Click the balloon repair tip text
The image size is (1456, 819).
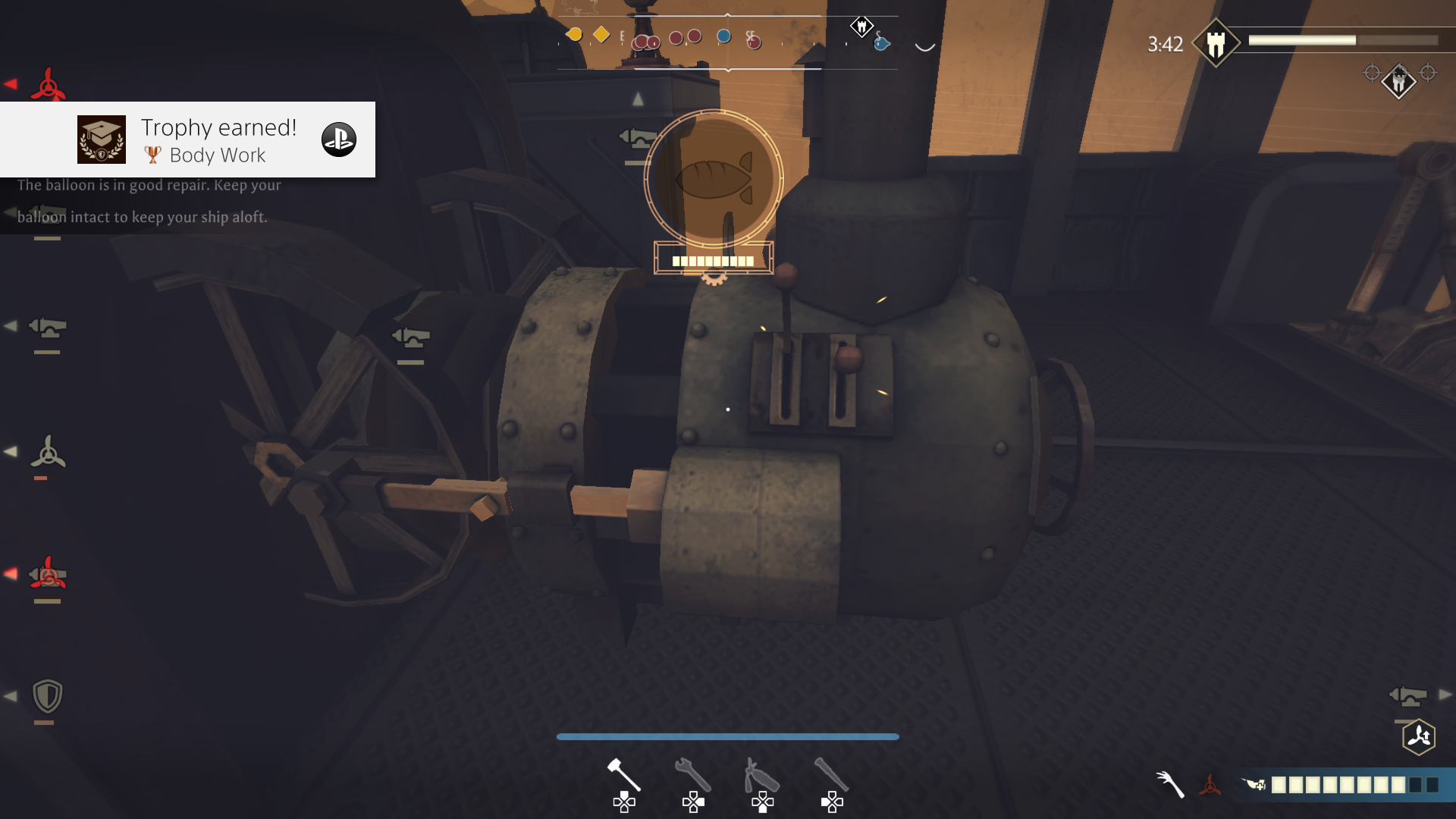click(149, 199)
